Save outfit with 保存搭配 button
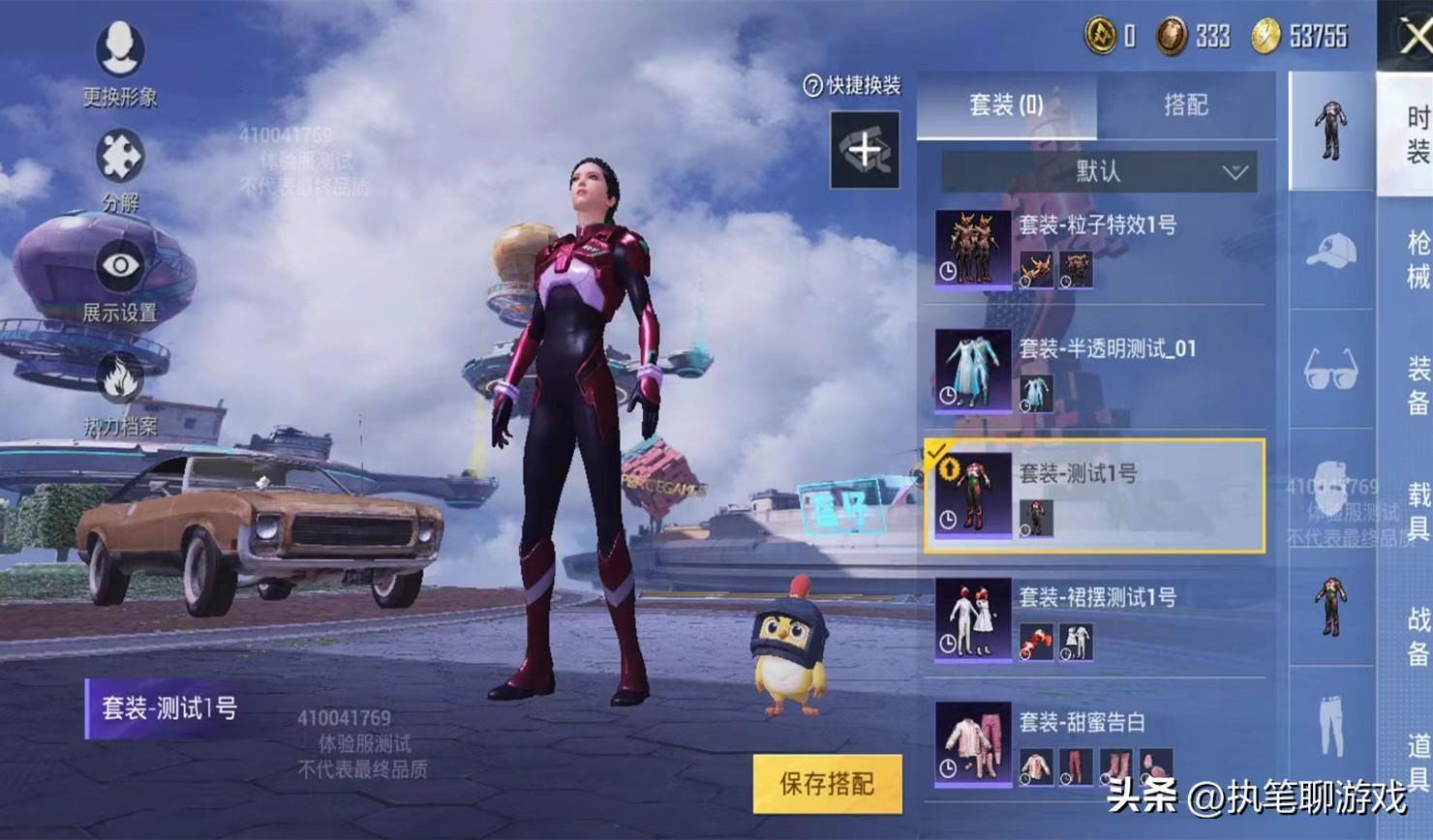The width and height of the screenshot is (1433, 840). coord(827,783)
